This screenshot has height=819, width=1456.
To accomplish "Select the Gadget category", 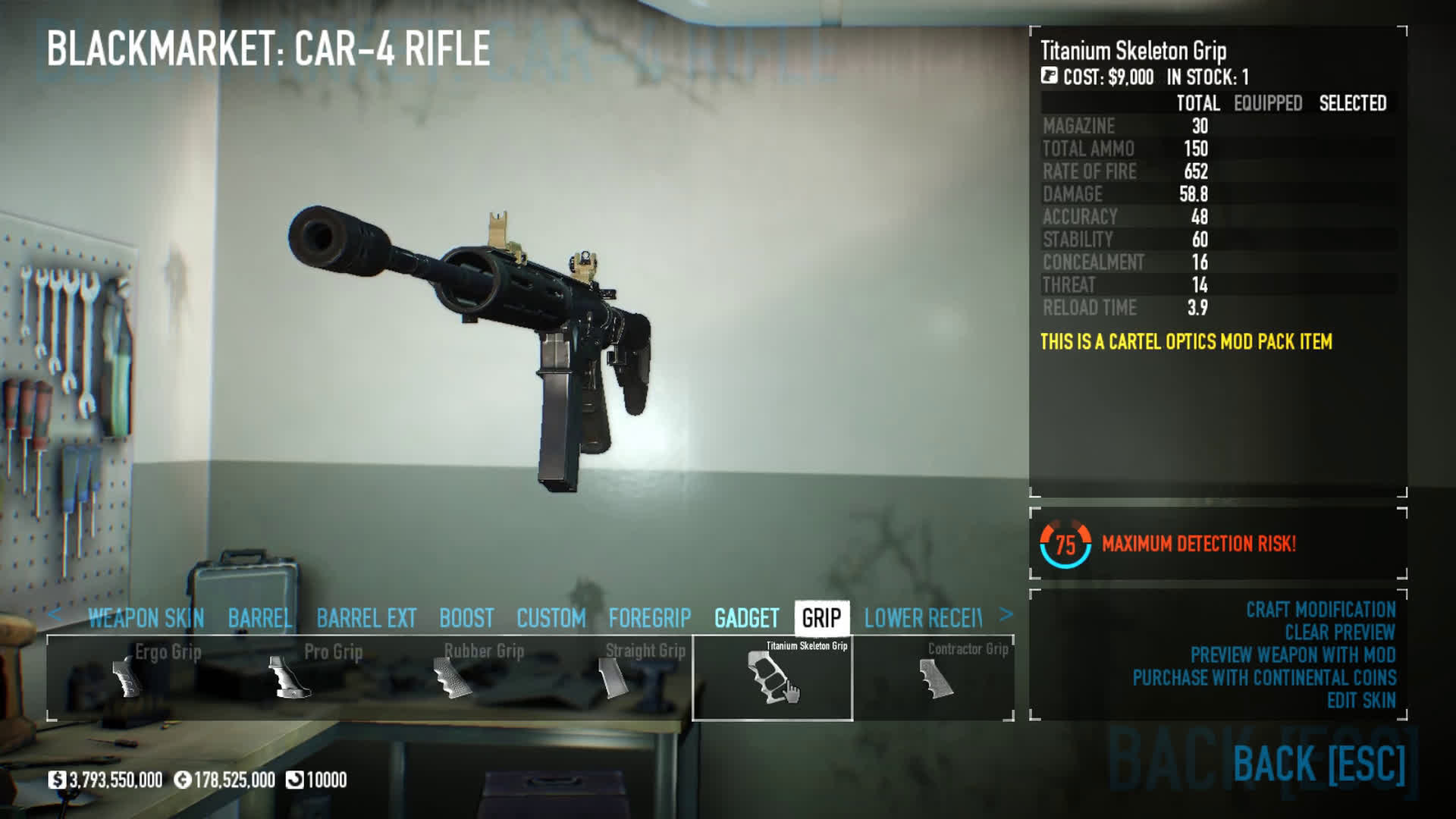I will (746, 618).
